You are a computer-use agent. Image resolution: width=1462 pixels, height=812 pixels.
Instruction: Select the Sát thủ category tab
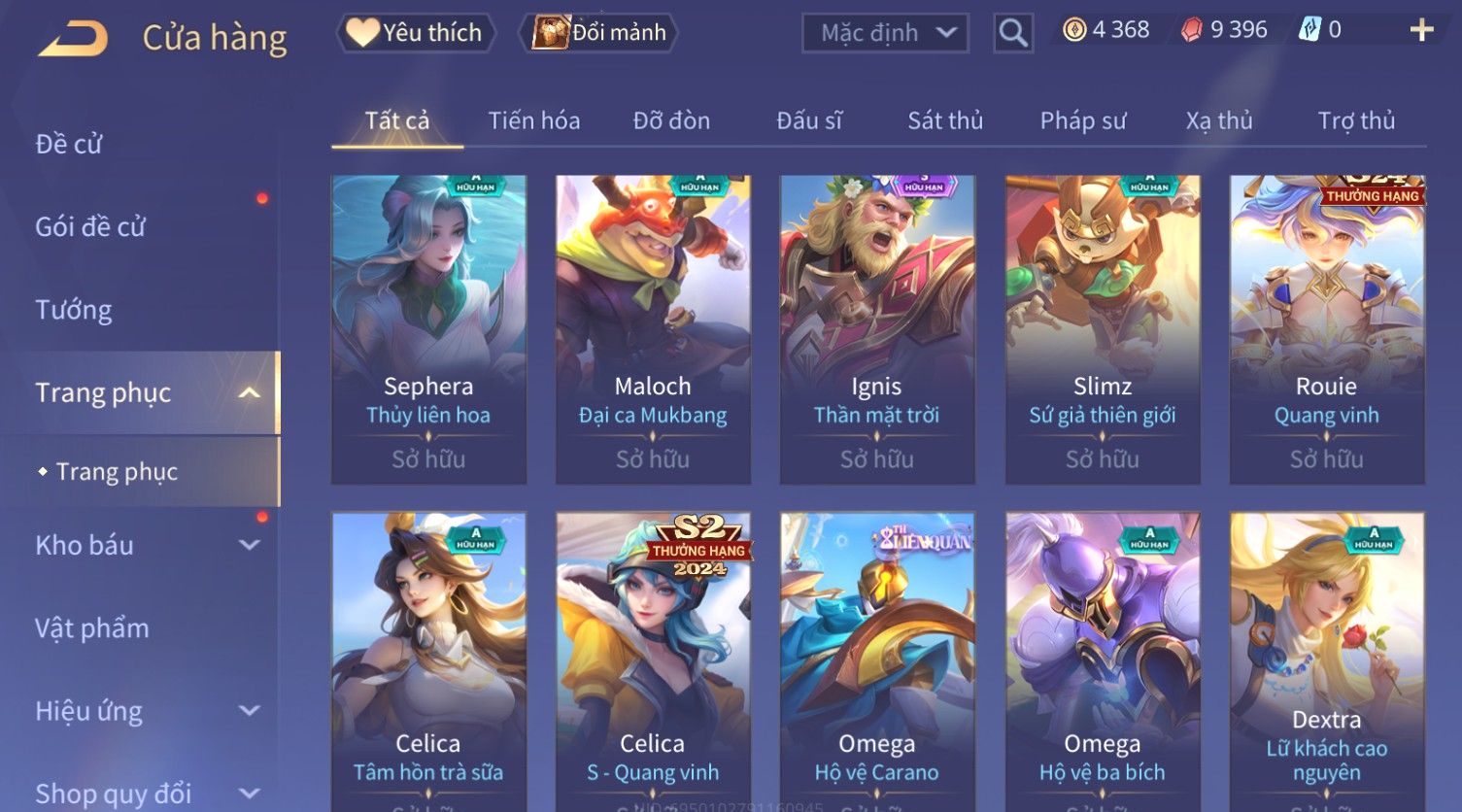[945, 120]
